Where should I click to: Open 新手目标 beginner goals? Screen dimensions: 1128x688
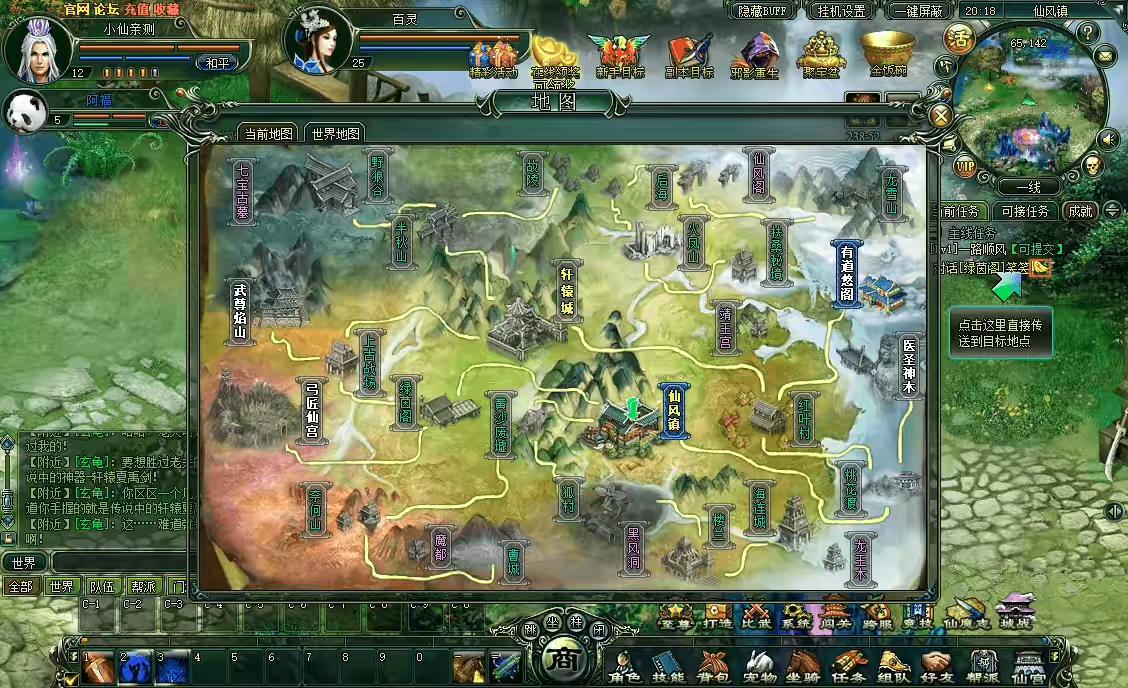618,53
